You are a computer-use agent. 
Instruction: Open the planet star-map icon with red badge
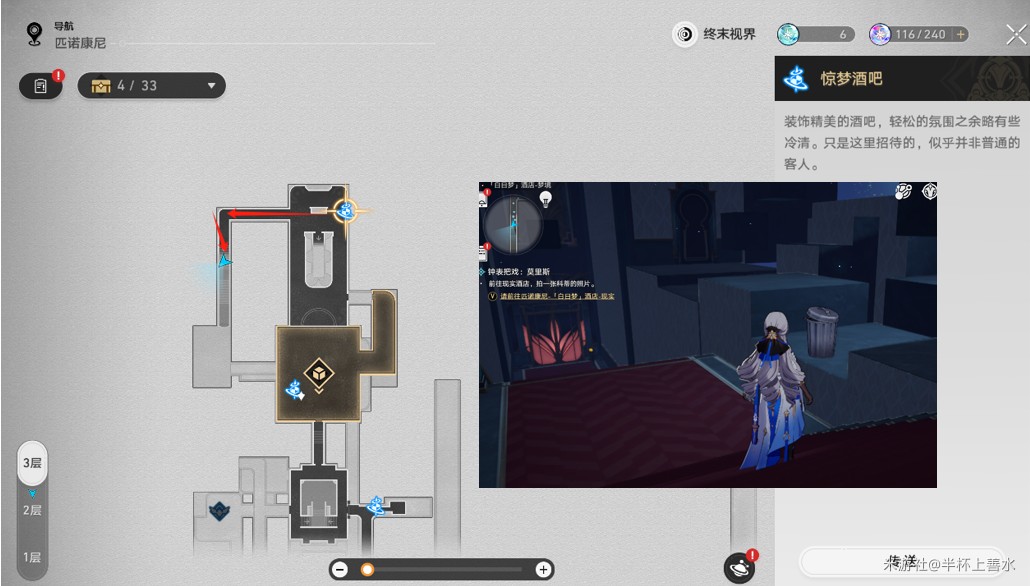coord(739,568)
